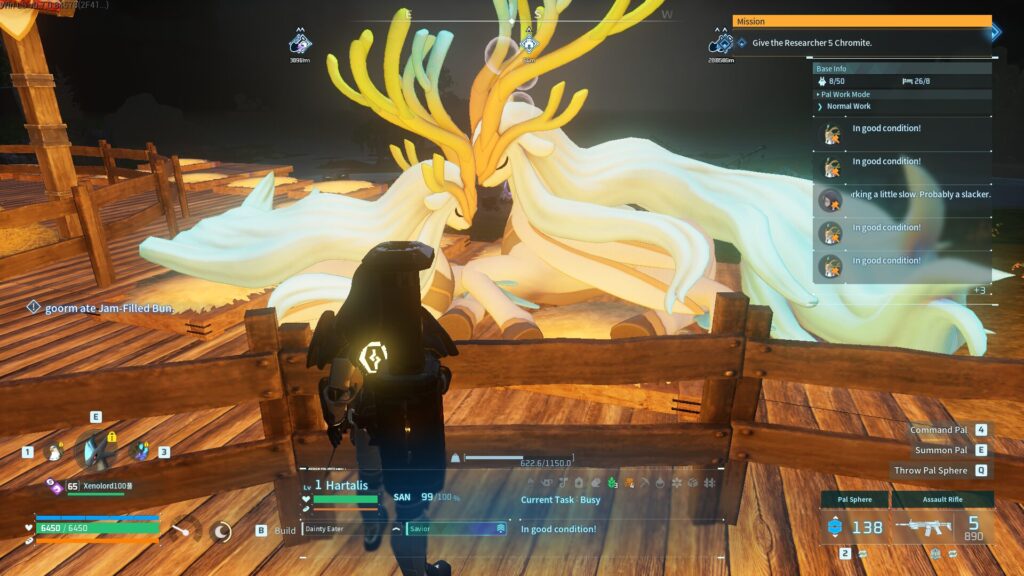Expand the +3 more Pals indicator
Image resolution: width=1024 pixels, height=576 pixels.
(x=978, y=290)
